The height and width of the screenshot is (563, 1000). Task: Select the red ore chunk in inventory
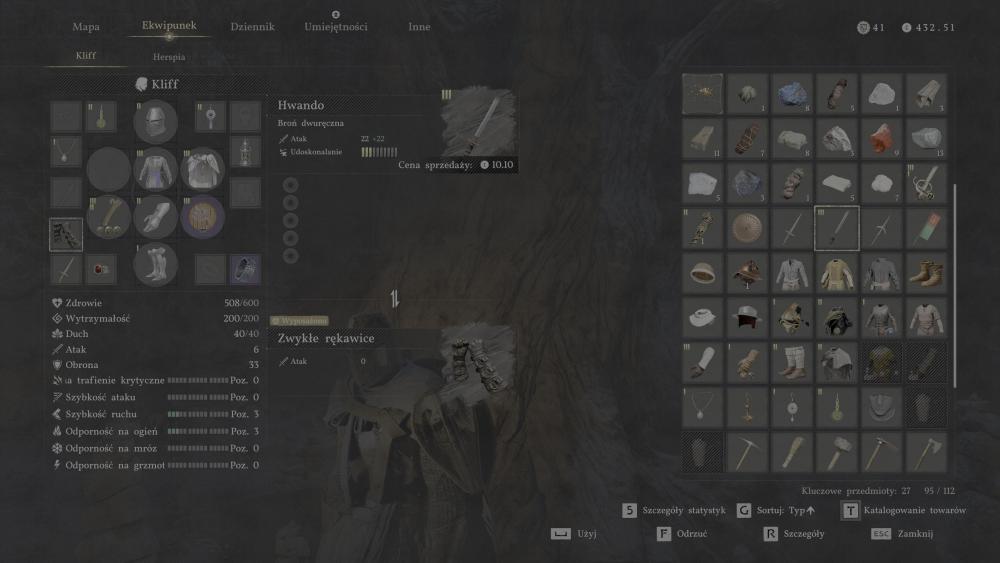pyautogui.click(x=882, y=138)
